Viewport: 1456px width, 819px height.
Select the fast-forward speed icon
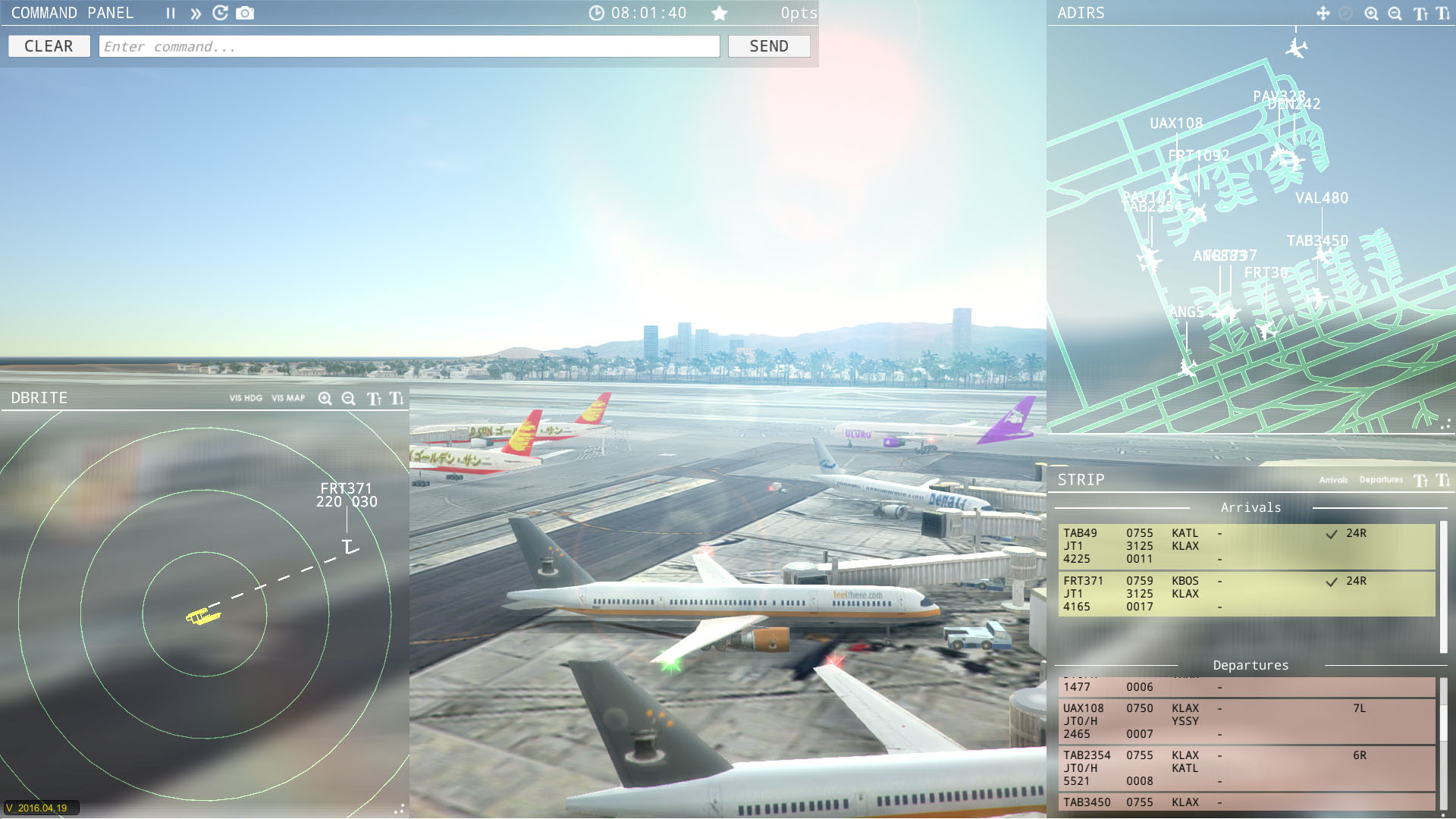[196, 13]
